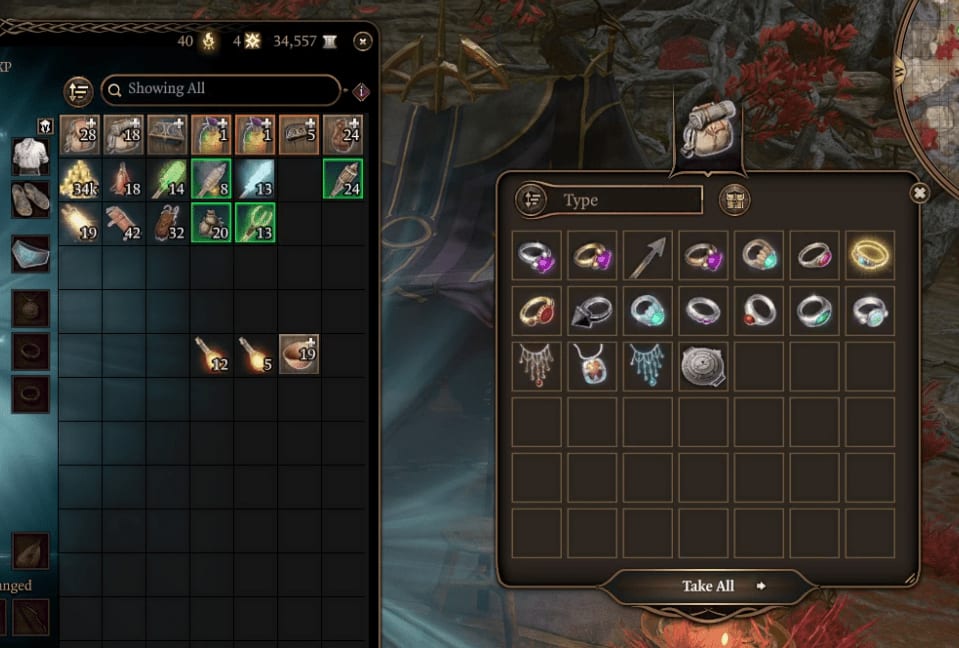Select the gold ring with red gem
The width and height of the screenshot is (959, 648).
[x=538, y=311]
